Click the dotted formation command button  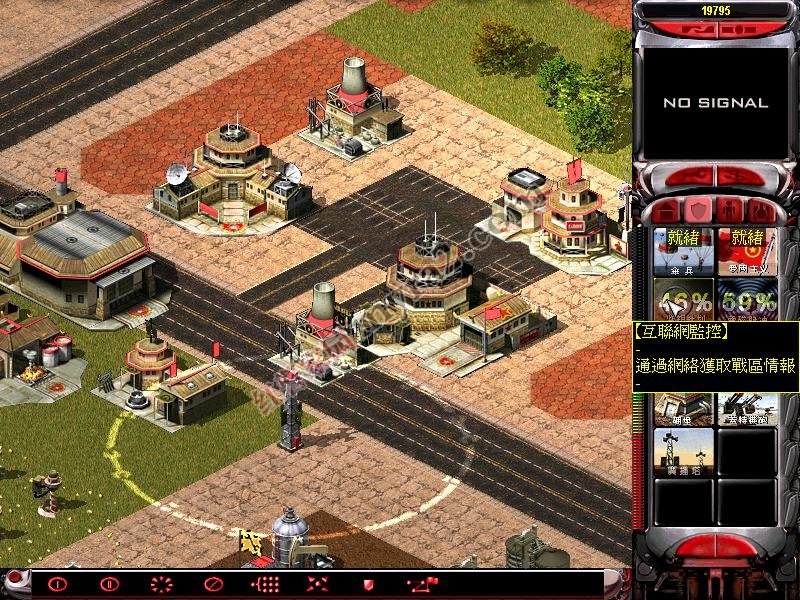click(x=265, y=584)
